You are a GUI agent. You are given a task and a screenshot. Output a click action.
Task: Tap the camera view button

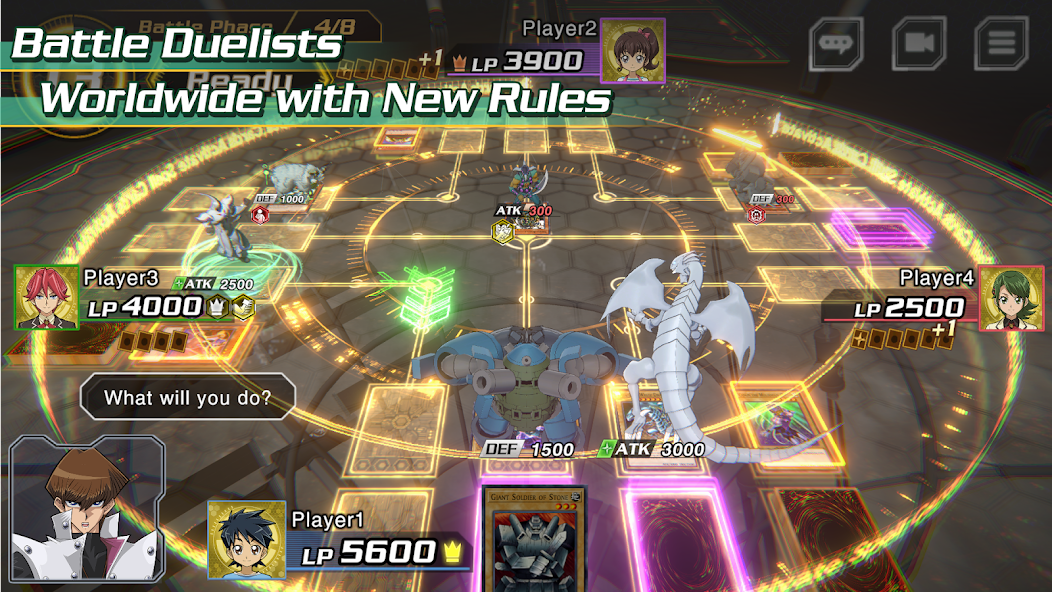point(919,44)
